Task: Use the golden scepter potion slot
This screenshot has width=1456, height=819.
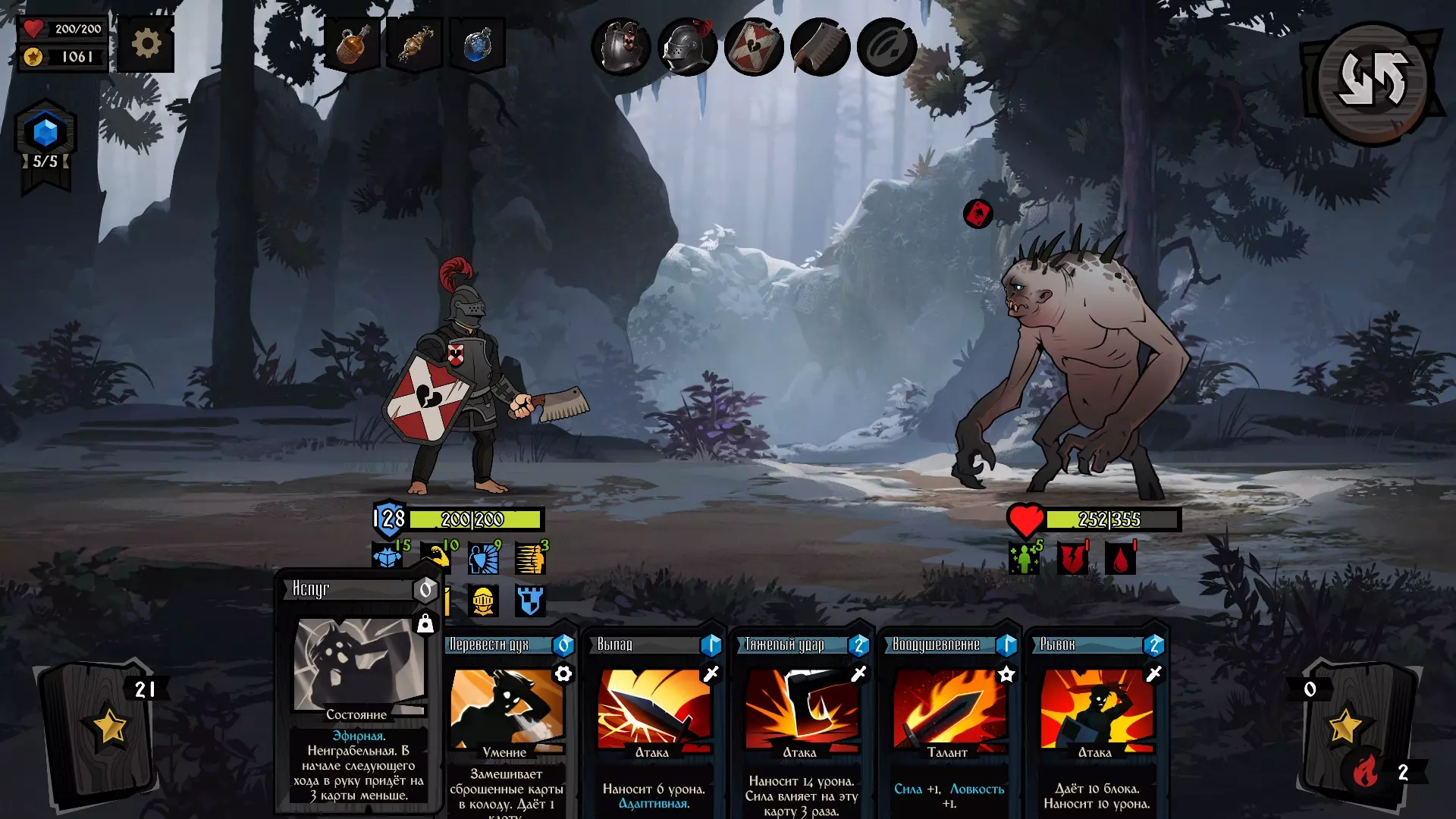Action: pyautogui.click(x=415, y=45)
